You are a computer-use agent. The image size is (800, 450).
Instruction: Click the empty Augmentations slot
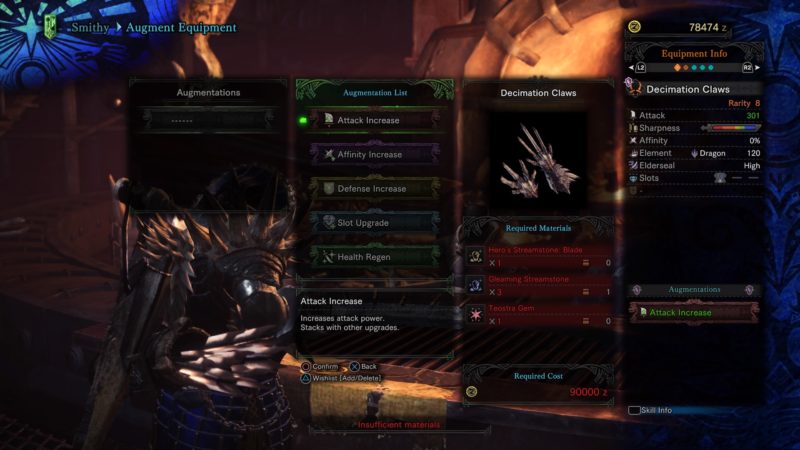point(208,119)
